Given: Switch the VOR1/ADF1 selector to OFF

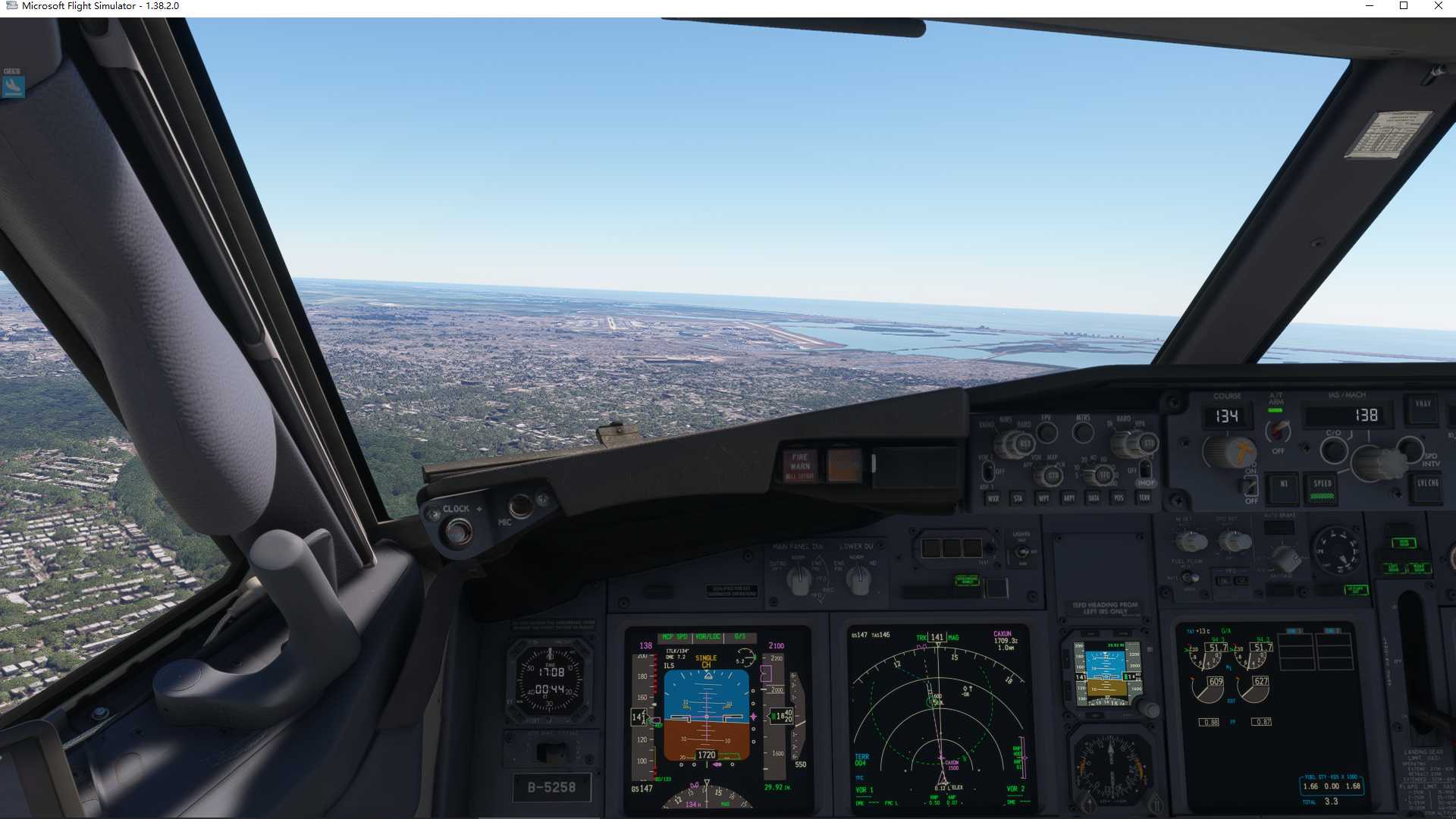Looking at the screenshot, I should [x=987, y=472].
